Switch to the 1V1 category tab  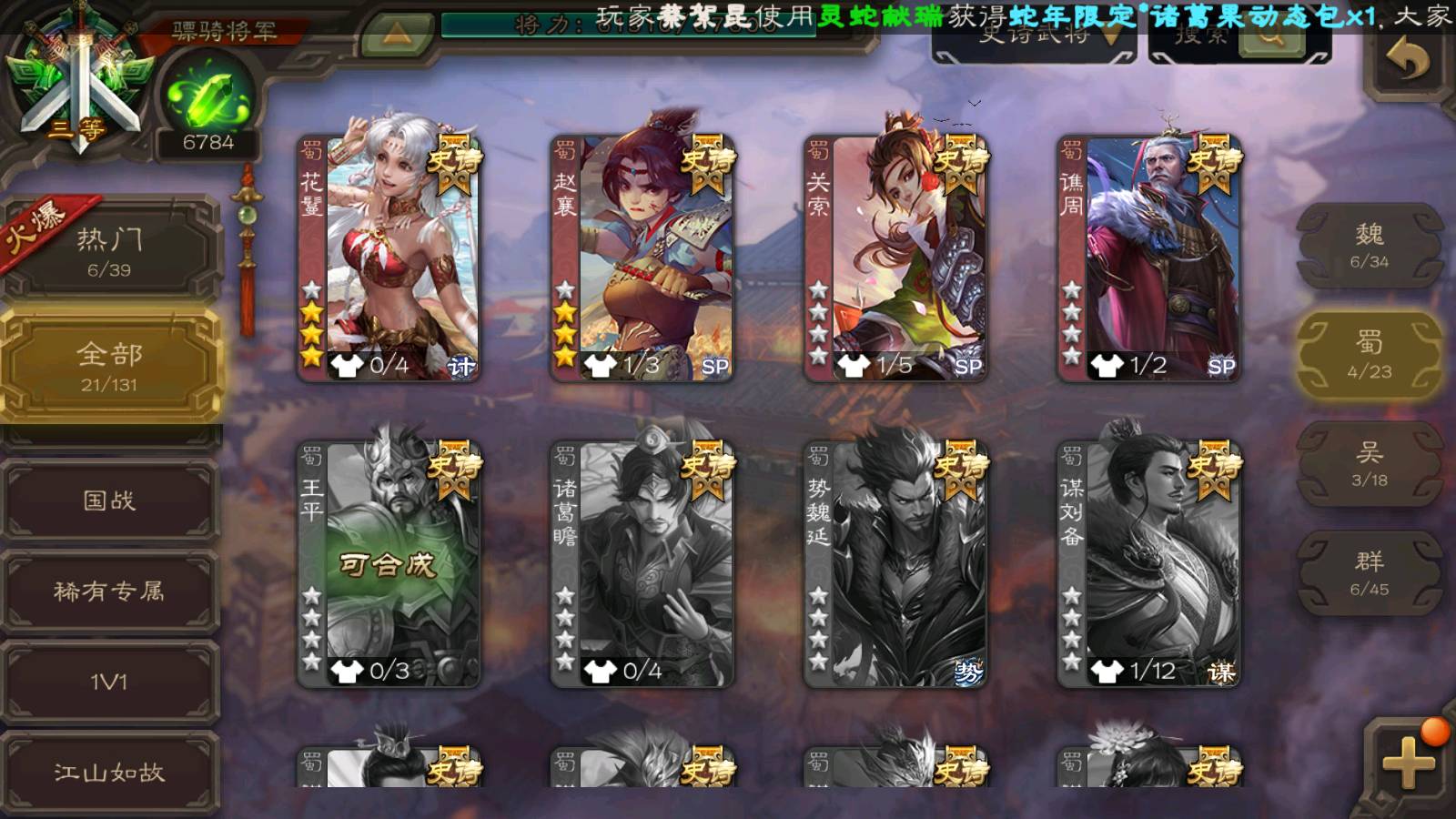coord(109,682)
